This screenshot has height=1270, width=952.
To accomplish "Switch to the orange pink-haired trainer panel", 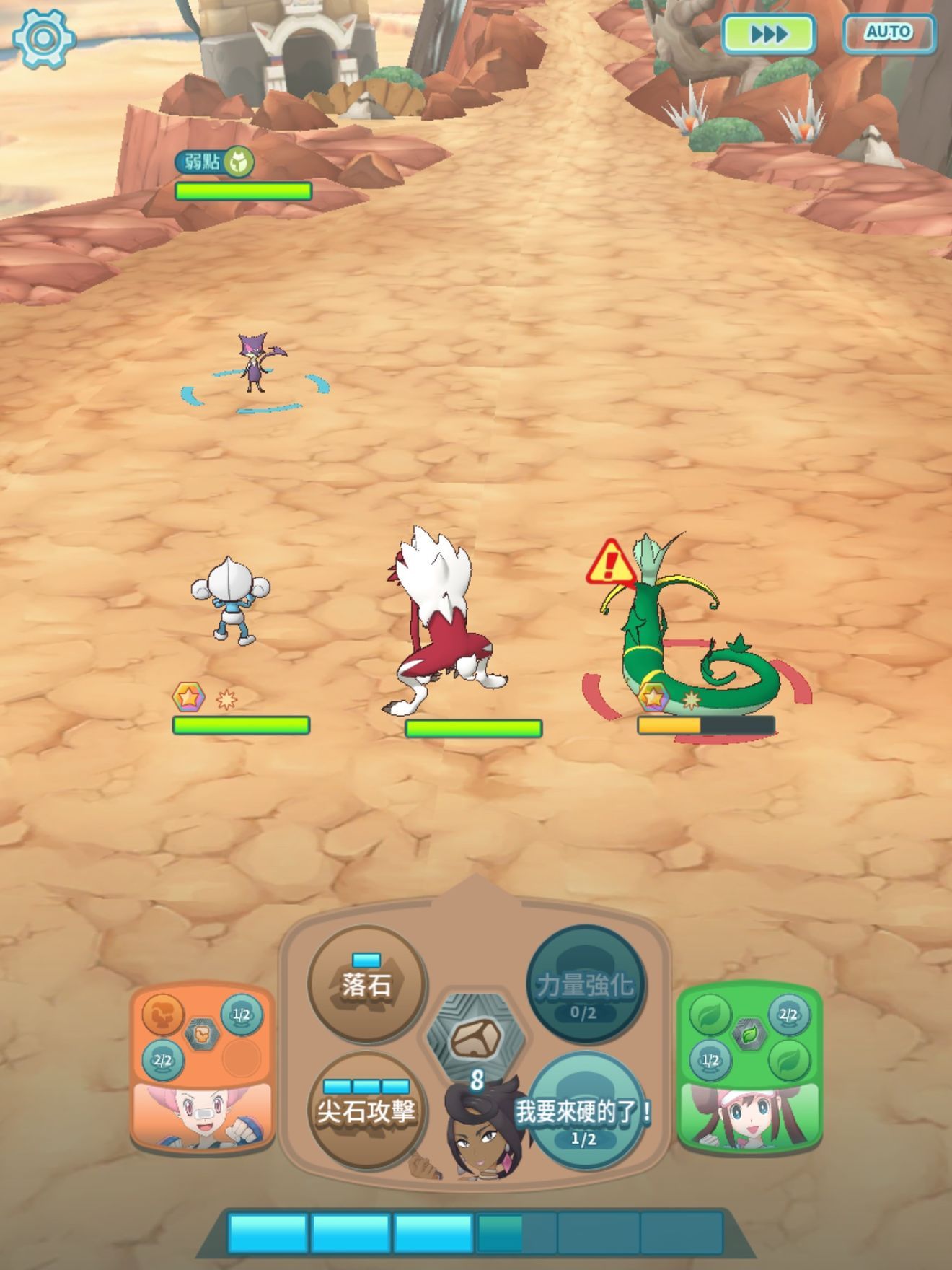I will 202,1068.
